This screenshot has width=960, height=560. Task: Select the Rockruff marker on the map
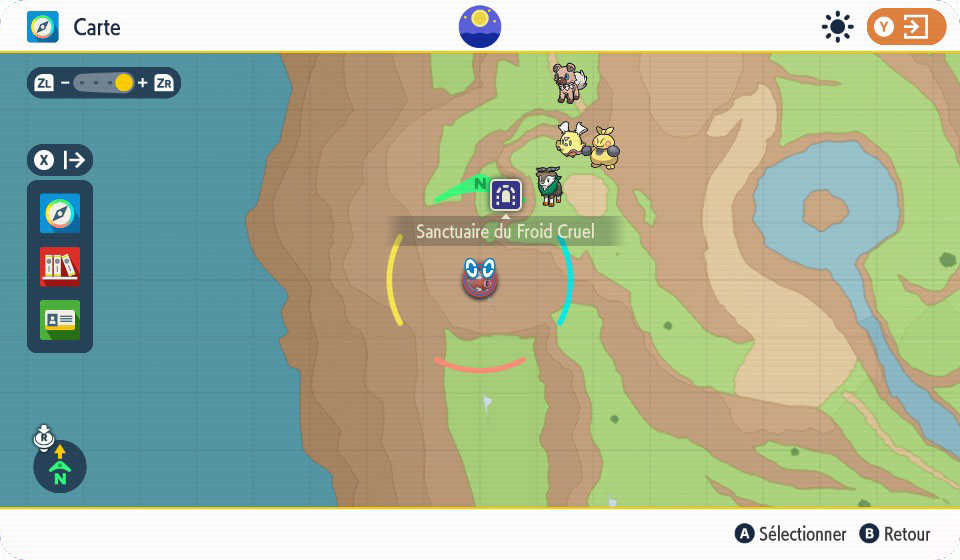pyautogui.click(x=570, y=80)
